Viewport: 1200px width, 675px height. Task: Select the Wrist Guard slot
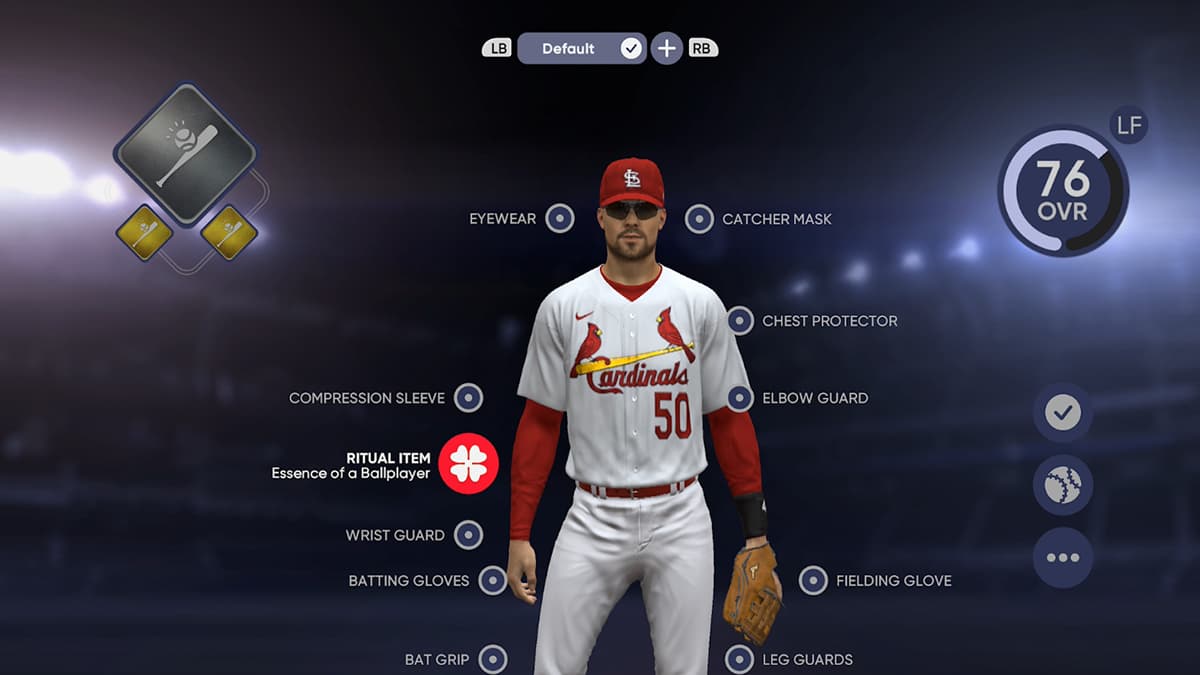click(468, 535)
